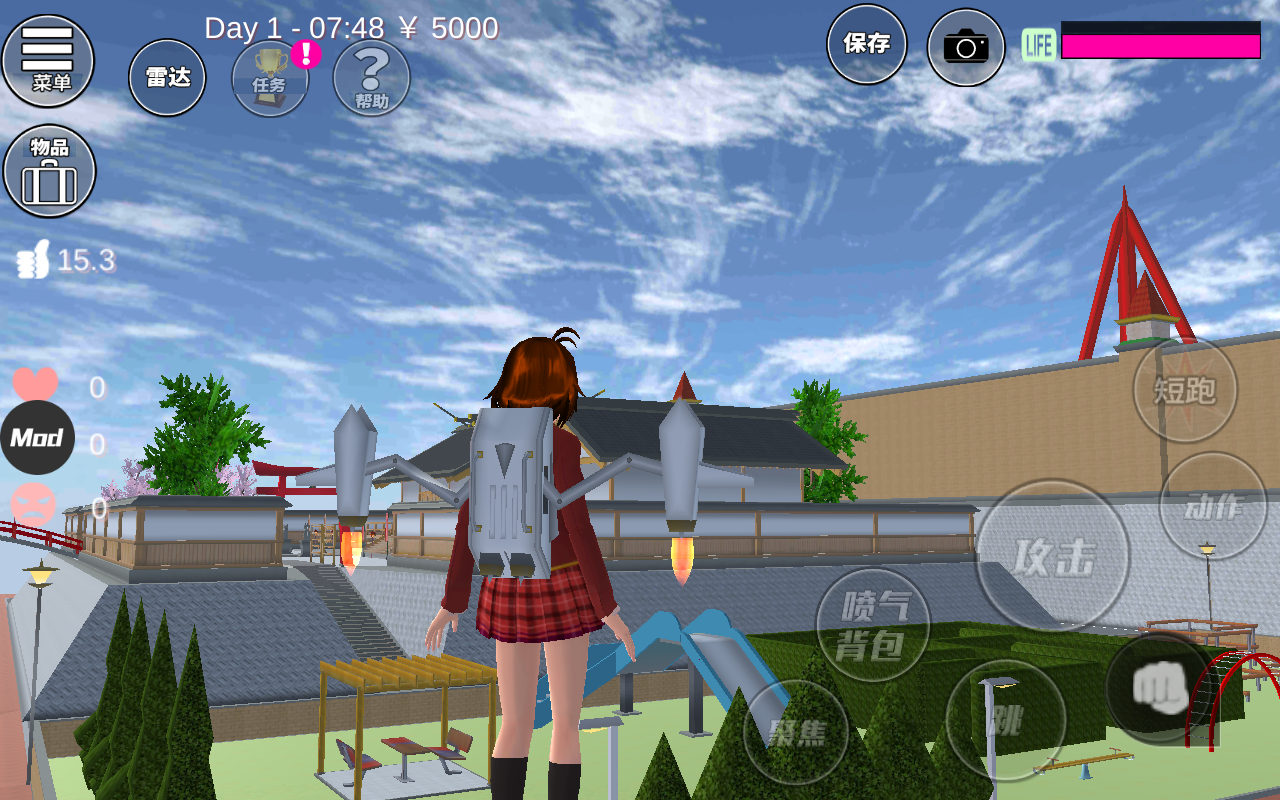The width and height of the screenshot is (1280, 800).
Task: Tap the 跳 jump button
Action: pyautogui.click(x=1005, y=720)
